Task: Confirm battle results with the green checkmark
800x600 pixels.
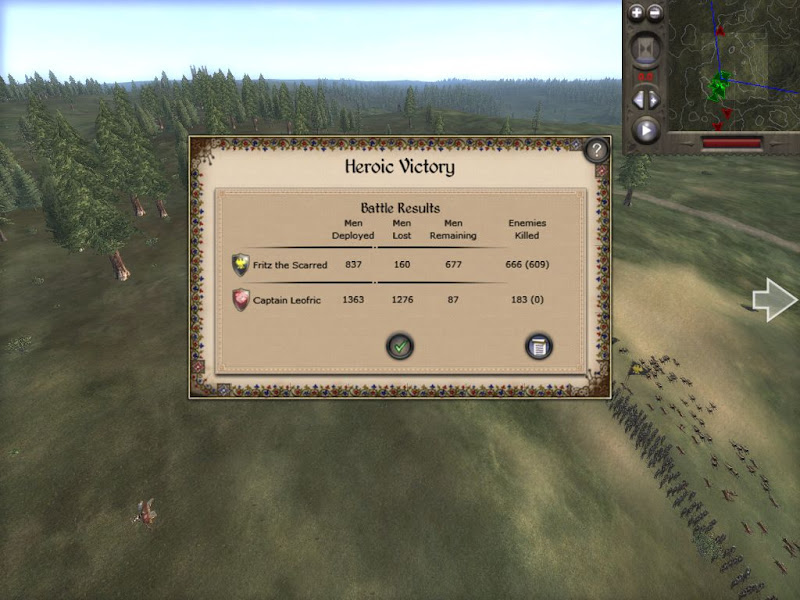Action: [x=400, y=347]
